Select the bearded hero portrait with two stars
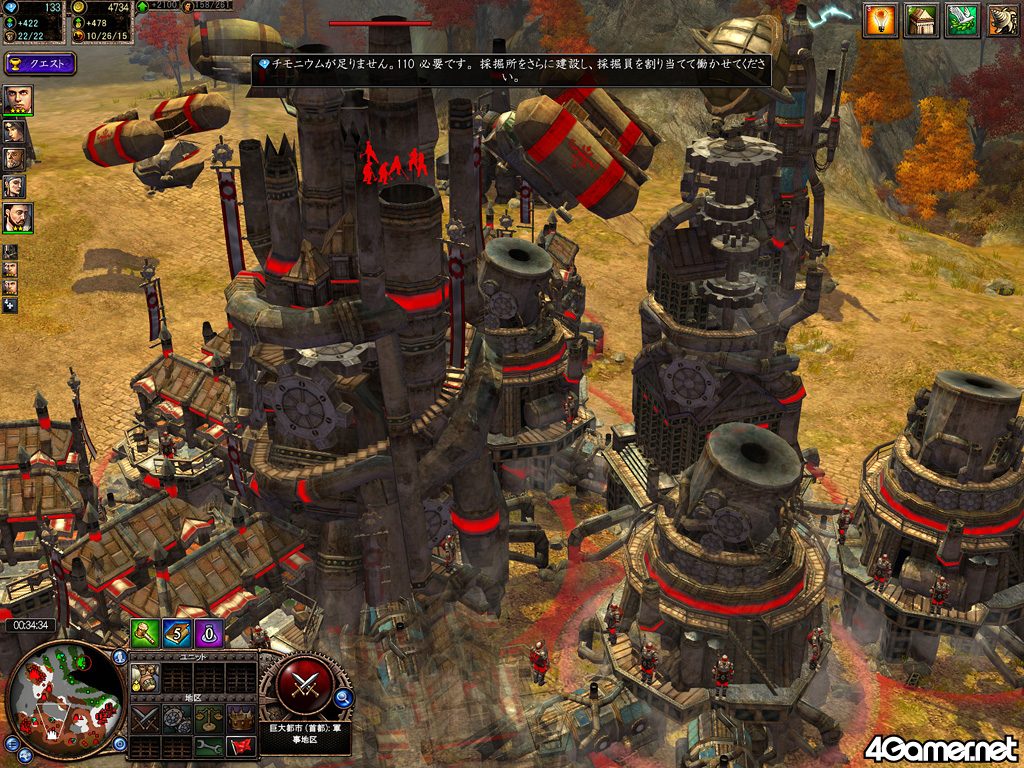The width and height of the screenshot is (1024, 768). pyautogui.click(x=18, y=217)
